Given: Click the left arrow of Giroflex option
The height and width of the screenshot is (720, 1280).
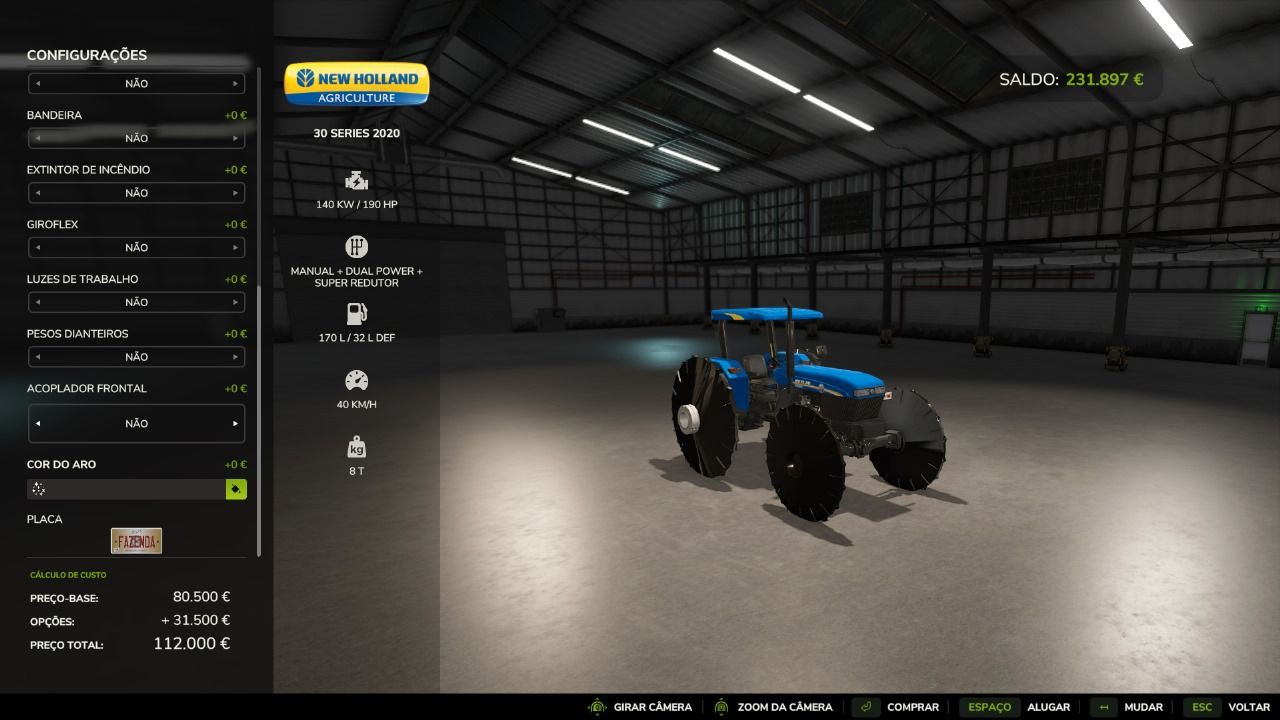Looking at the screenshot, I should click(38, 247).
